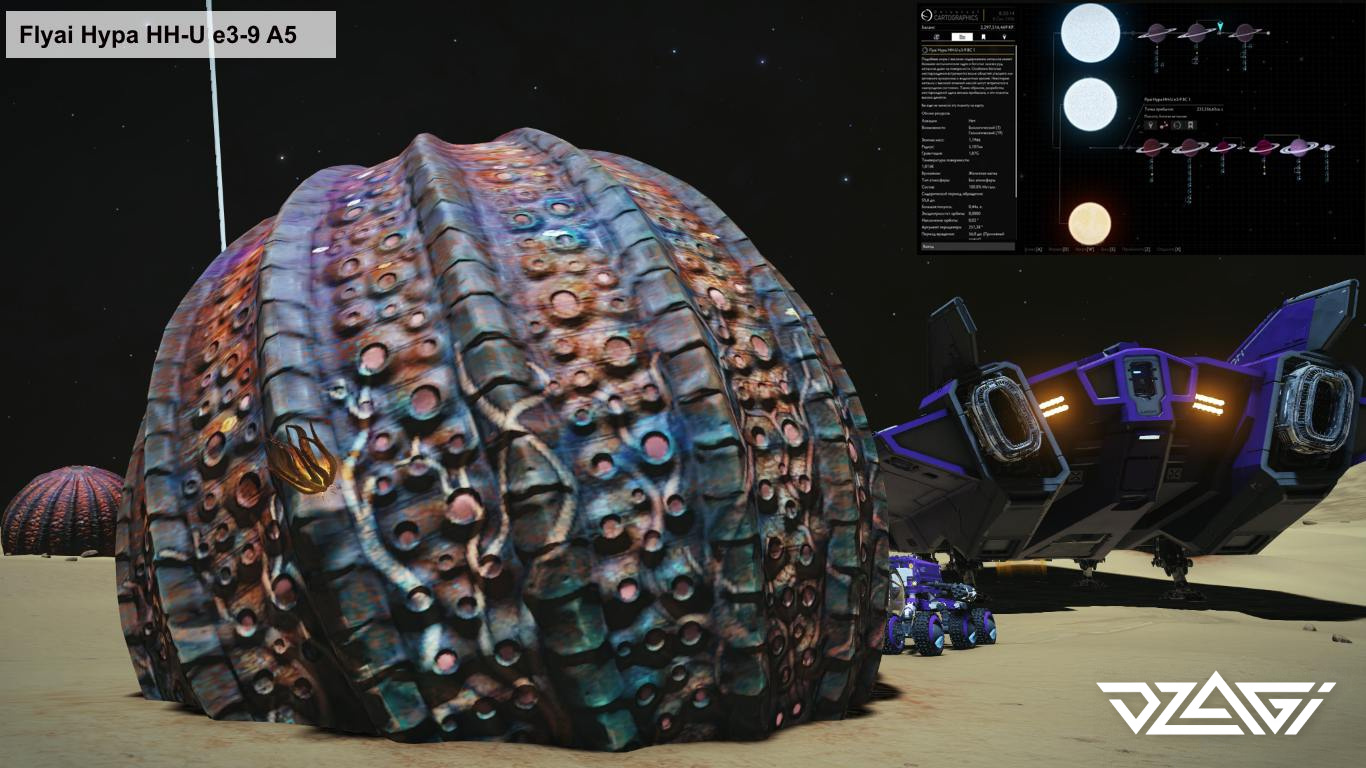Viewport: 1366px width, 768px height.
Task: Open the bookmark tab in Cartographics panel
Action: pos(982,36)
